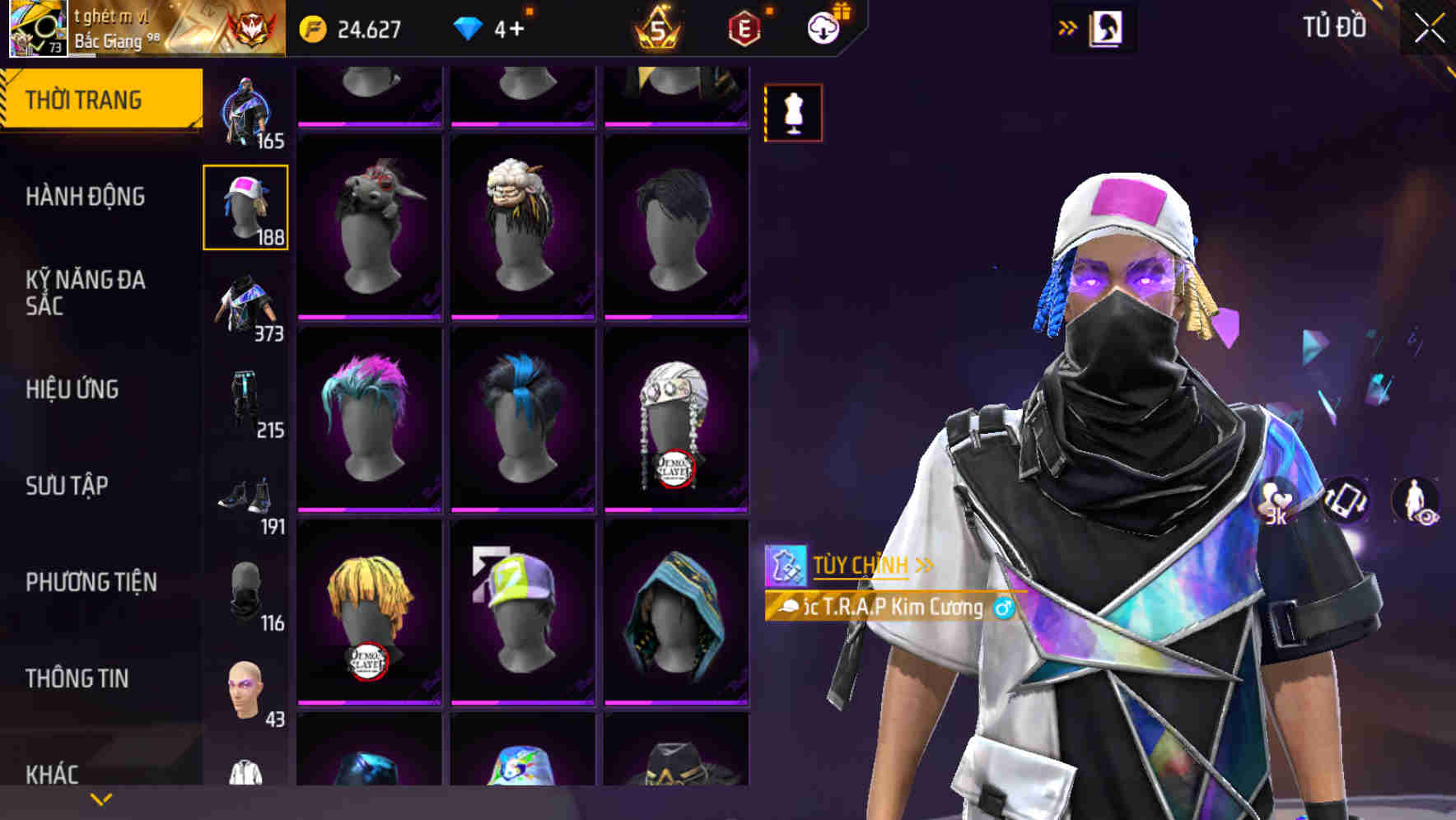
Task: Open the cloud download gift icon
Action: (824, 27)
